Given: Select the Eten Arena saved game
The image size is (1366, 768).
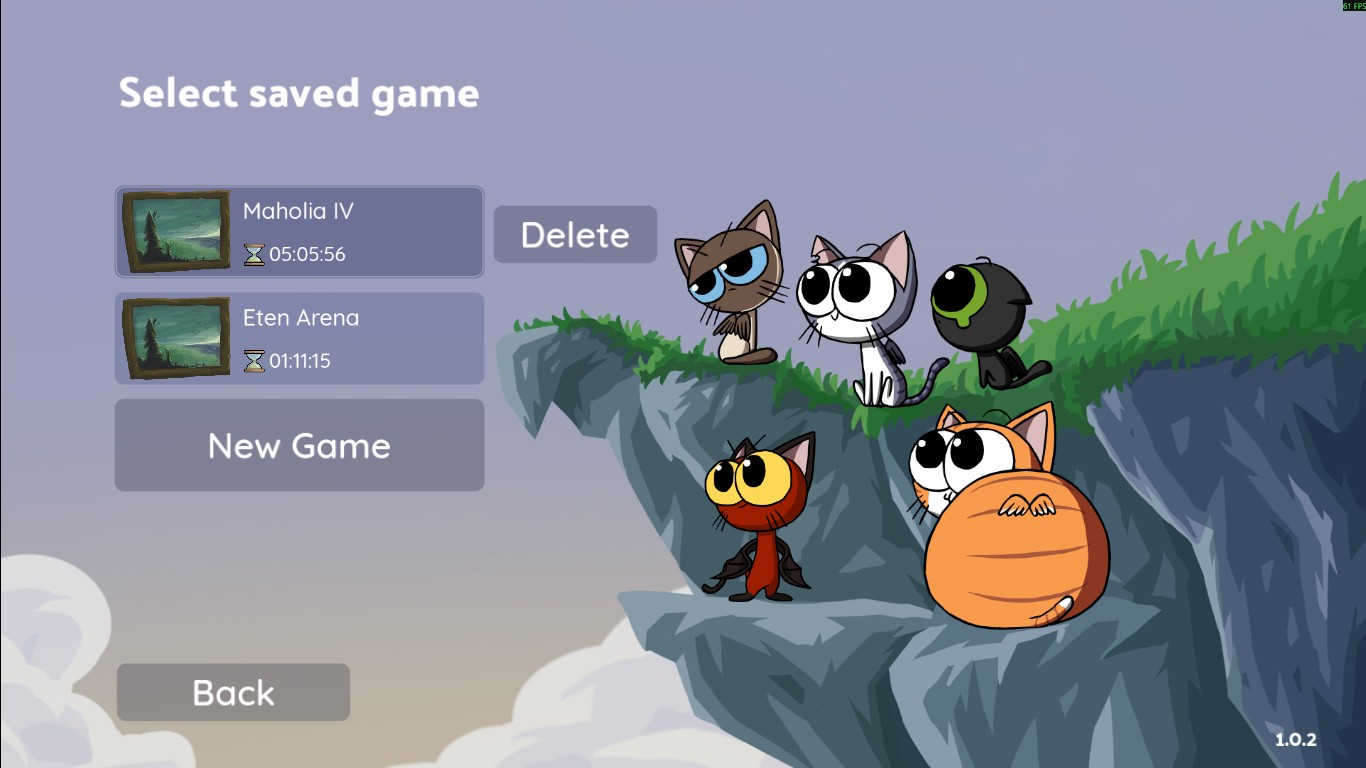Looking at the screenshot, I should 299,338.
